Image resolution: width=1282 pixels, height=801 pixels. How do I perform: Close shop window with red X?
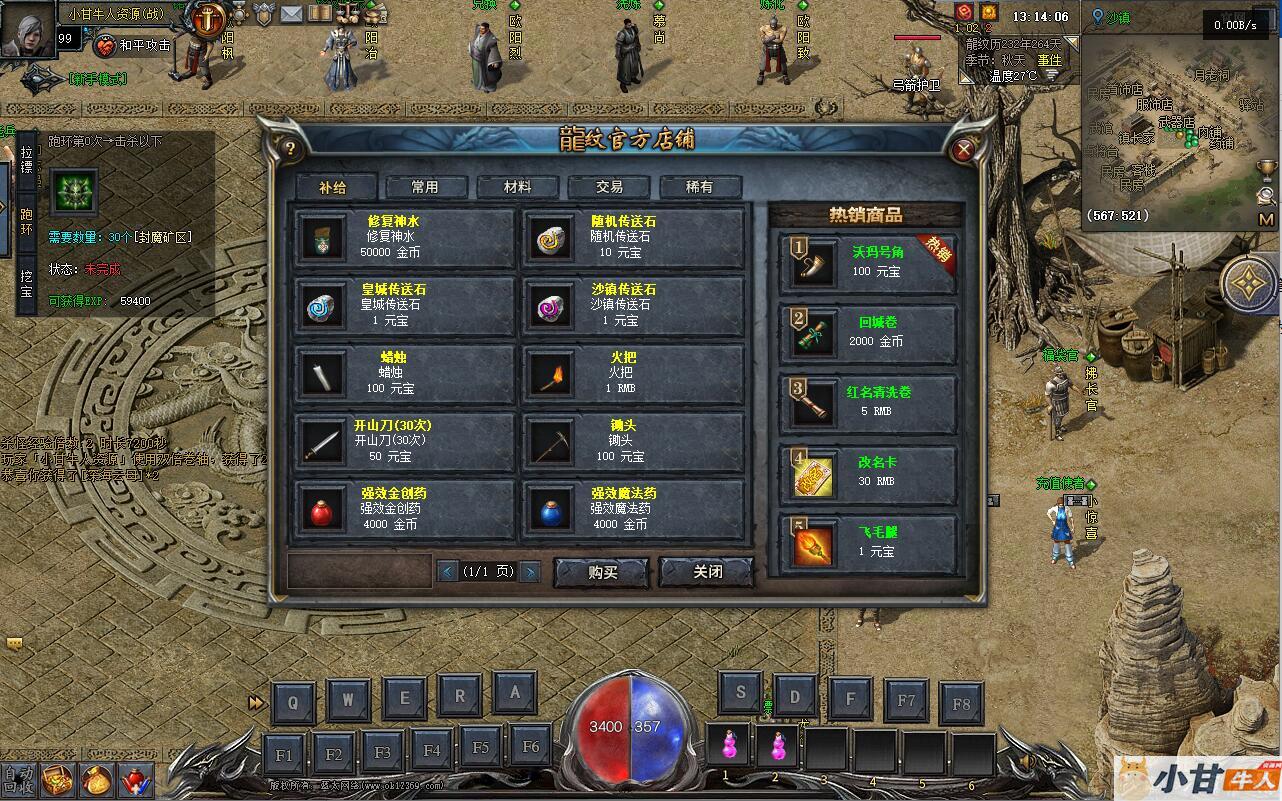[x=964, y=150]
